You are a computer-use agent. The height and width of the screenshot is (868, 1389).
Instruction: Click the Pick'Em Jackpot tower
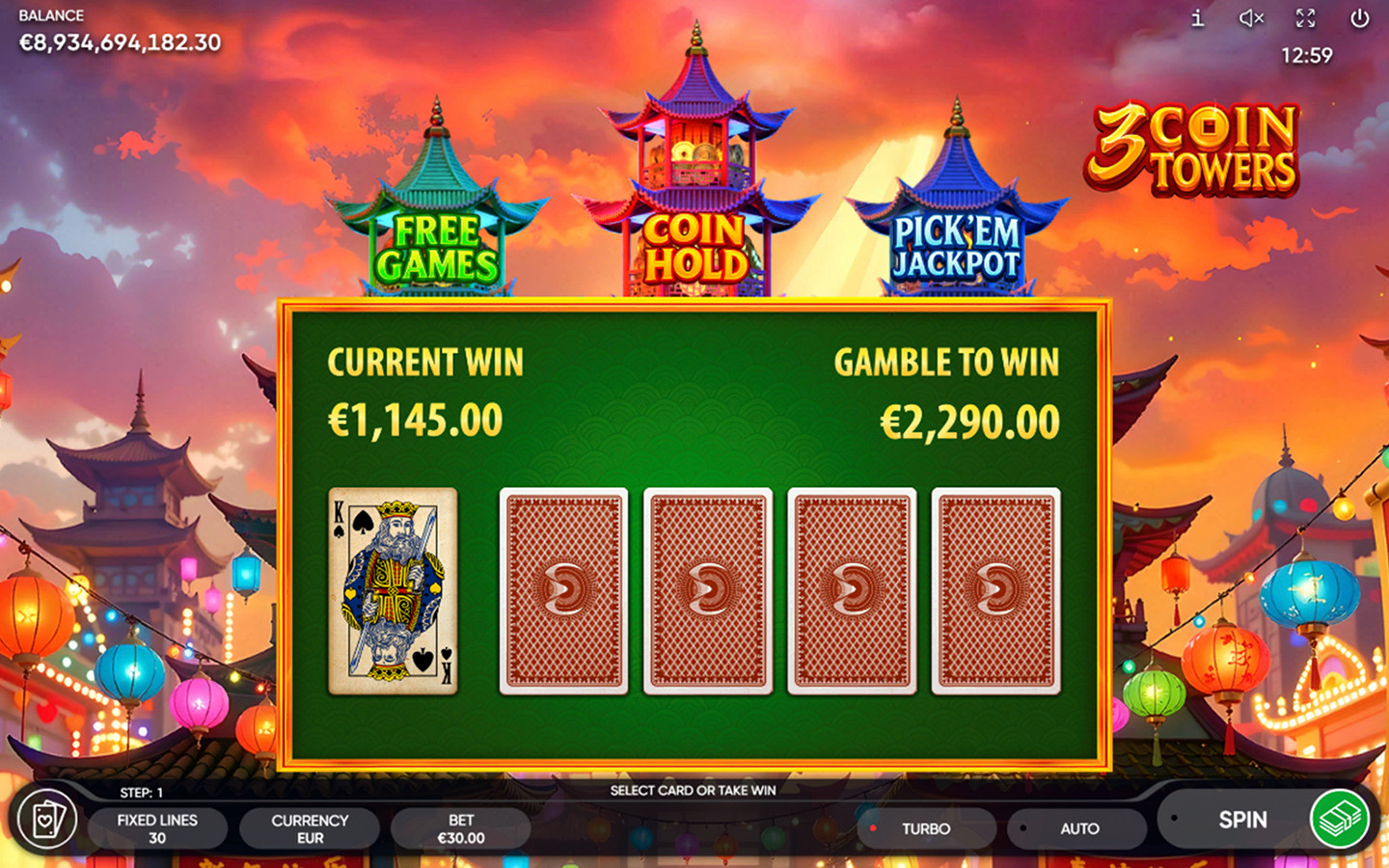coord(957,244)
